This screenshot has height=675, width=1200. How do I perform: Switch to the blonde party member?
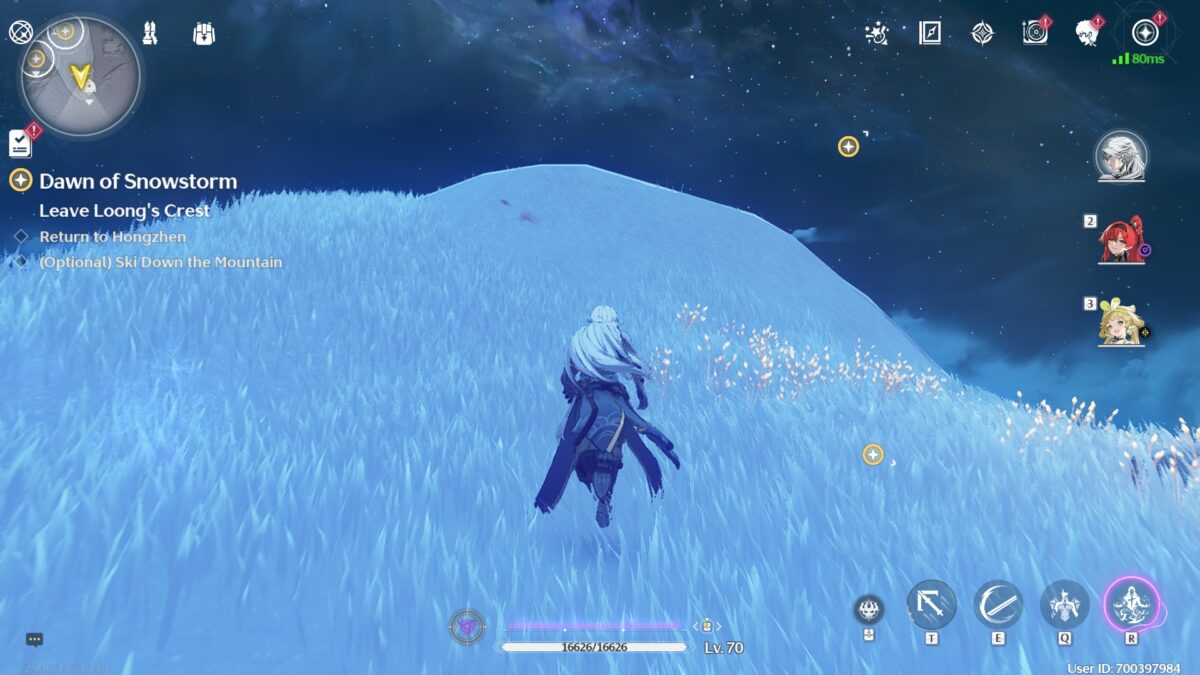1121,322
